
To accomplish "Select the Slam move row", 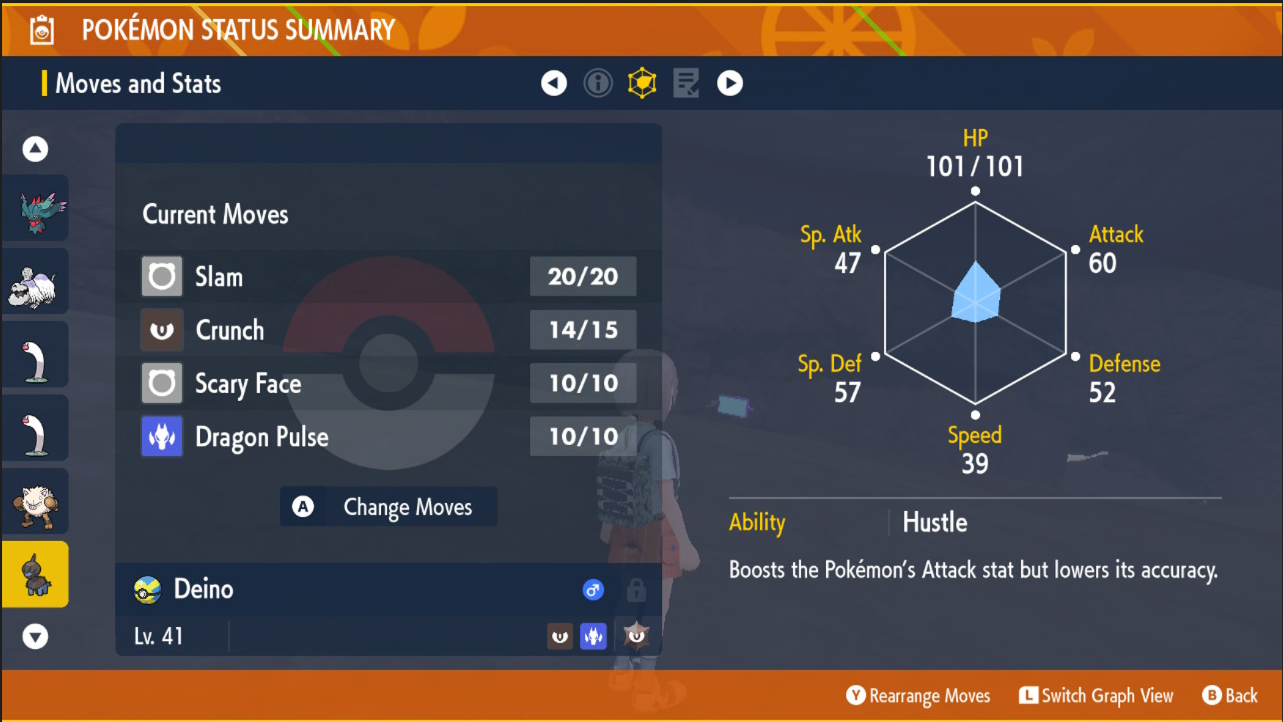I will [388, 277].
